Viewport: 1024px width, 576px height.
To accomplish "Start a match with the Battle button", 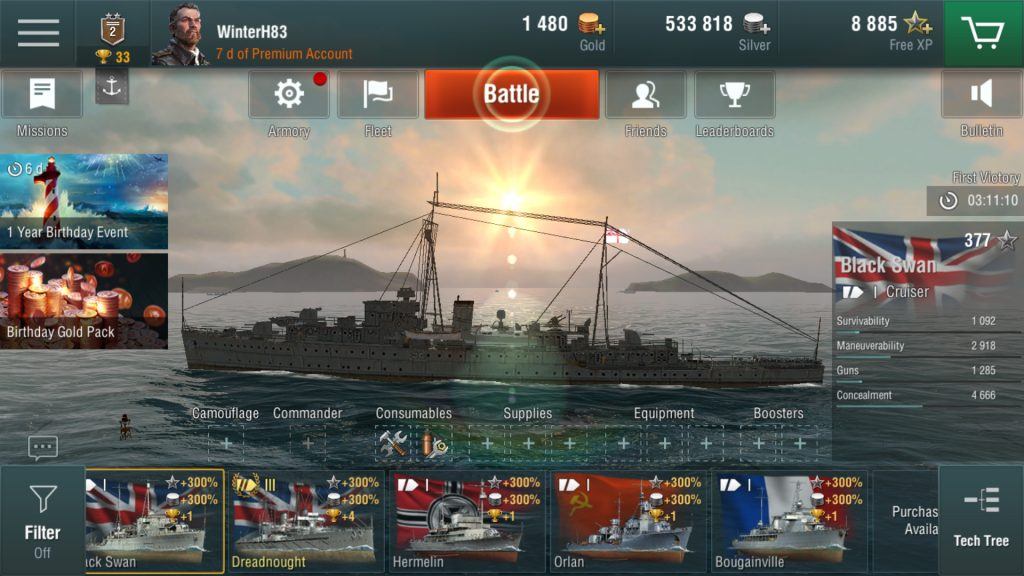I will (511, 94).
